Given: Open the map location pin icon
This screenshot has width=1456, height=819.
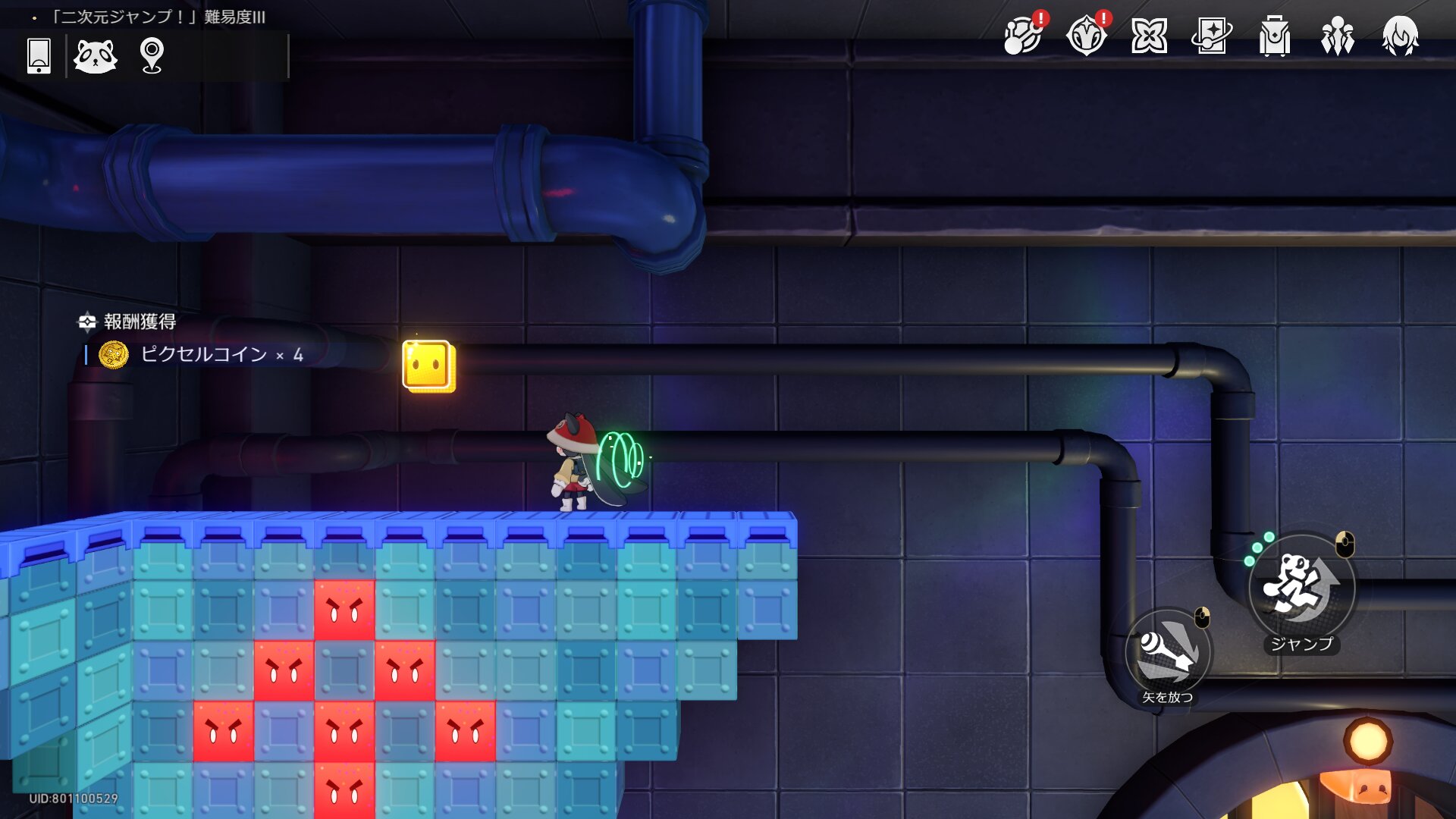Looking at the screenshot, I should [152, 56].
